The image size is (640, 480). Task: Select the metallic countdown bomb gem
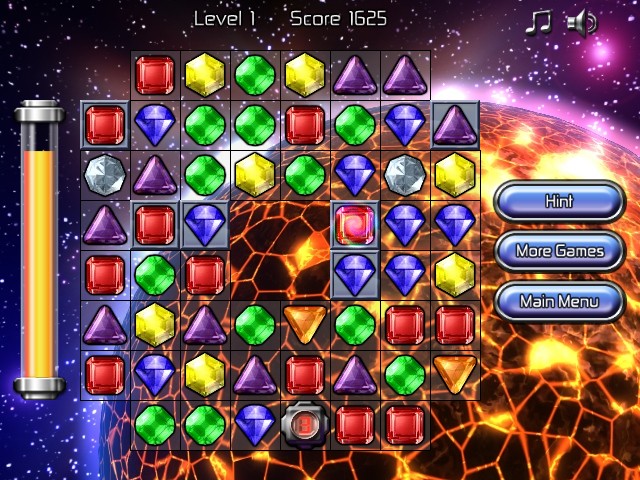click(x=305, y=425)
